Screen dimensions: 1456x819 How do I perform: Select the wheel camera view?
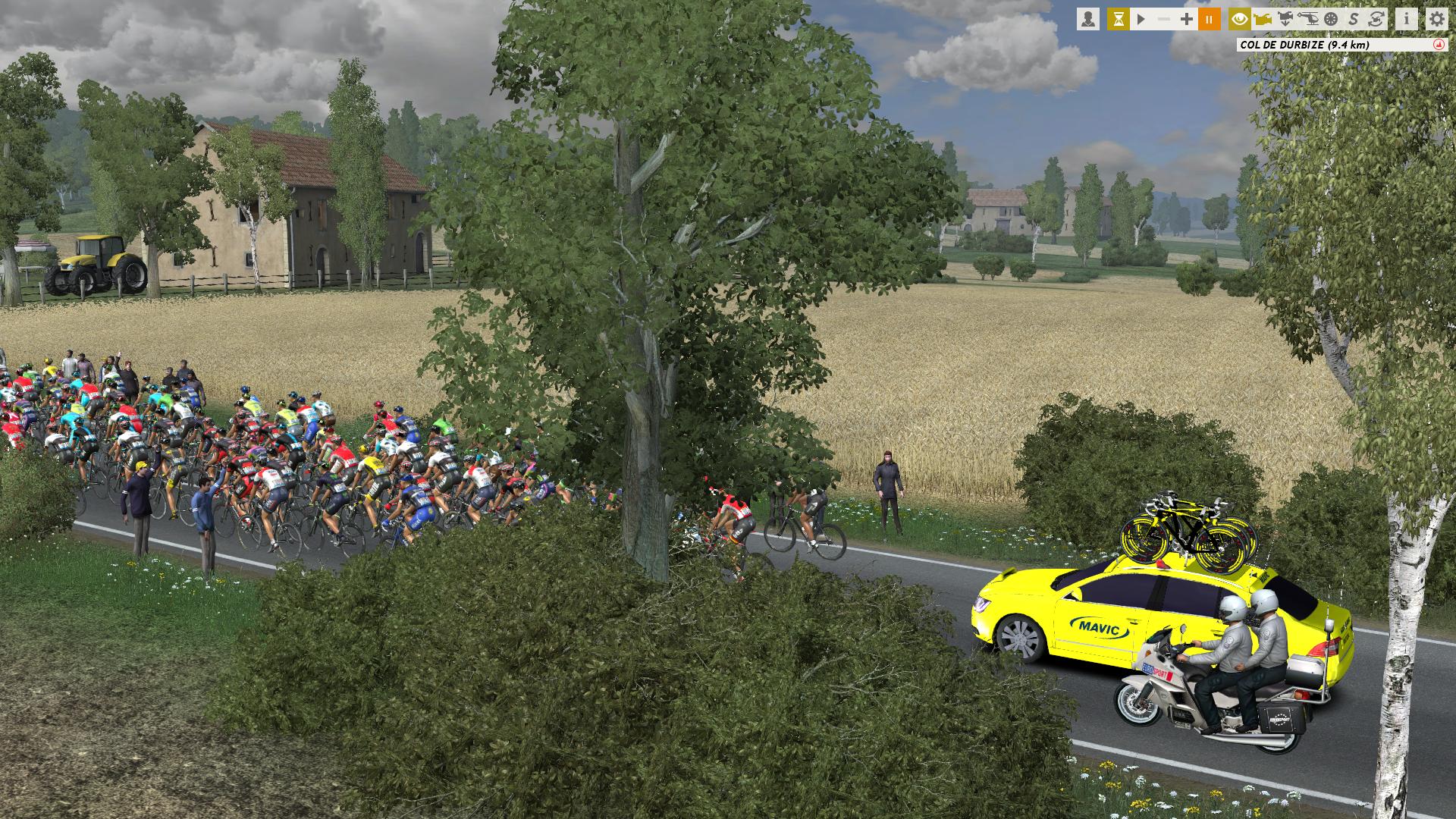[x=1330, y=19]
